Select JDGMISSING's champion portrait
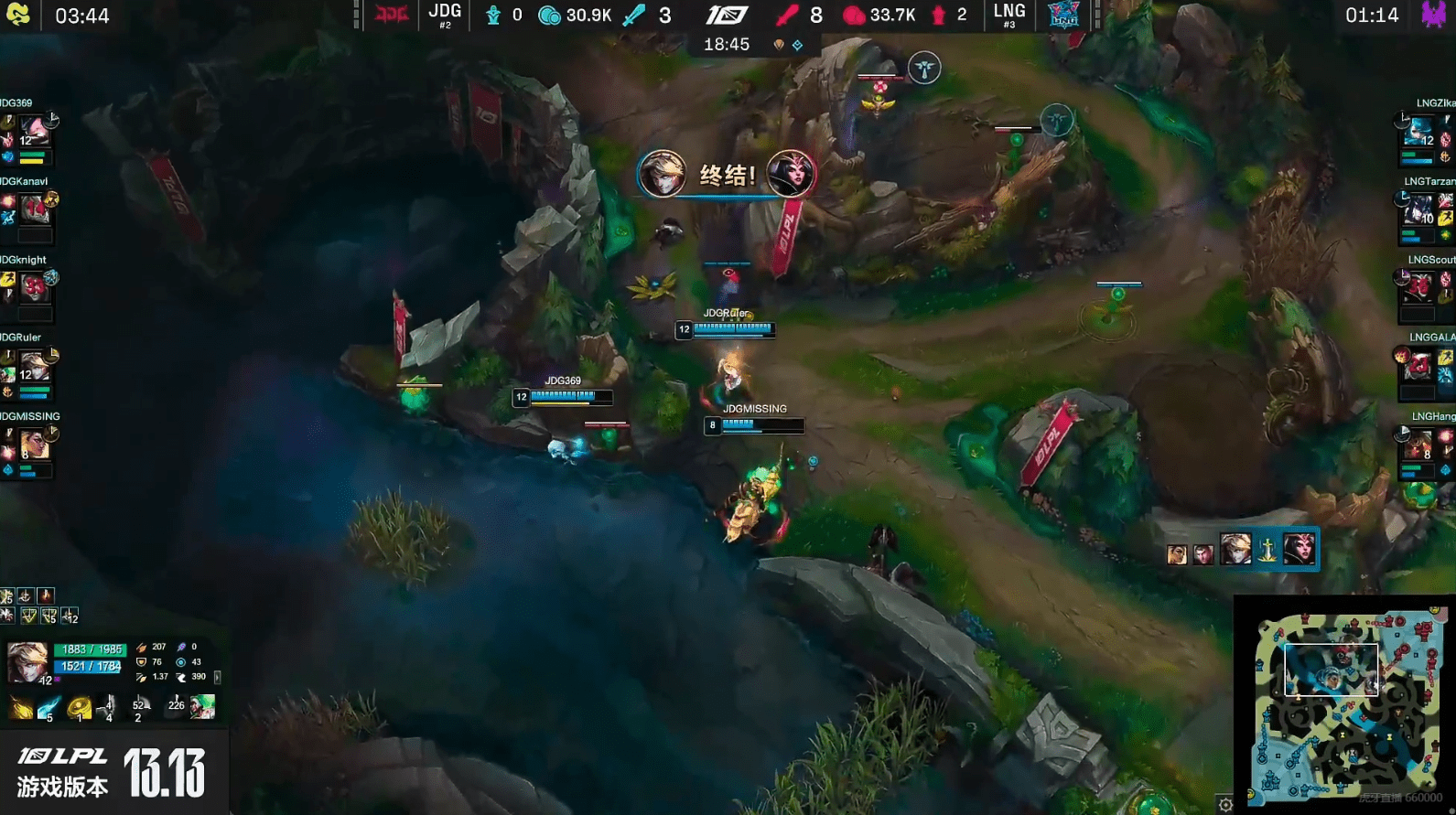Screen dimensions: 1456x815 point(34,445)
